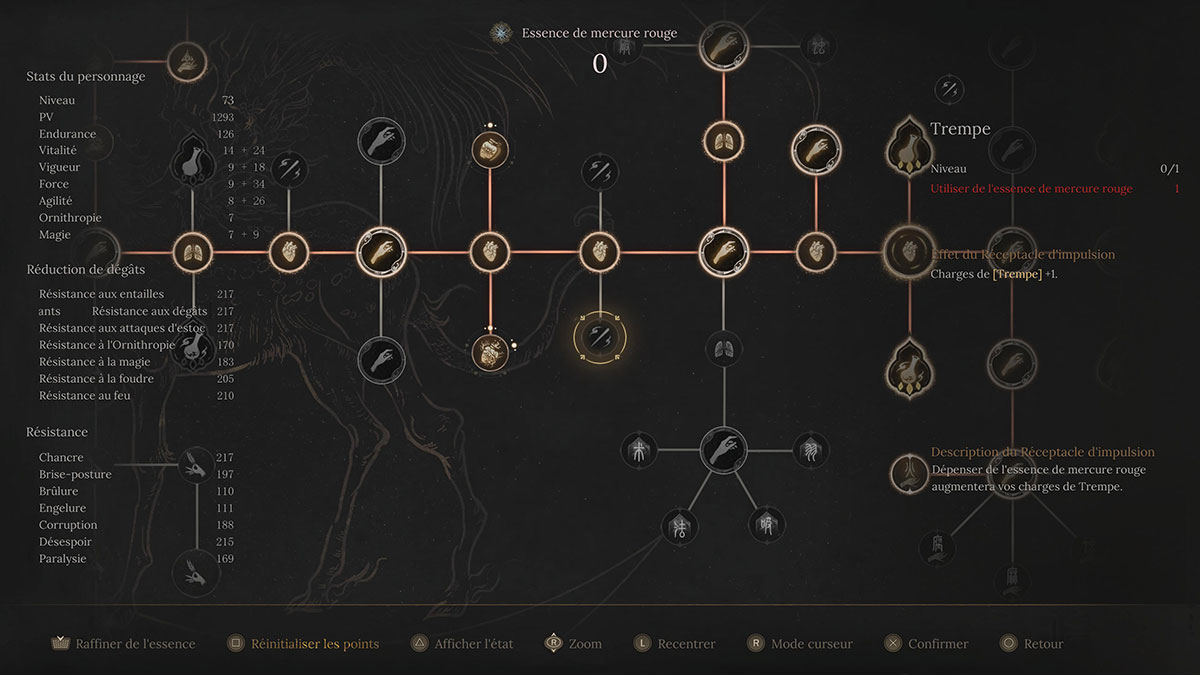Select the flame-in-hand skill node
1200x675 pixels.
[186, 62]
